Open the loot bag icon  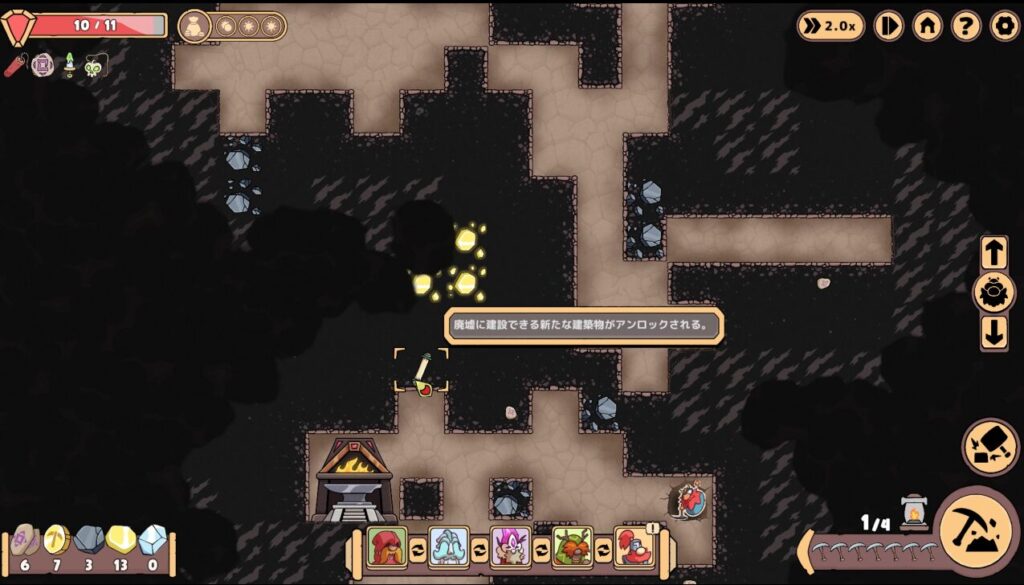(x=195, y=25)
